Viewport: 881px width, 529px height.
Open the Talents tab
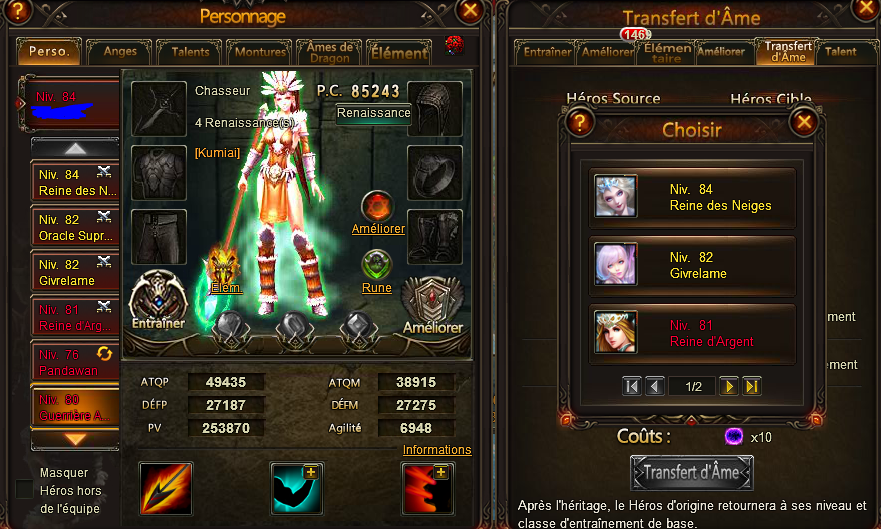(190, 51)
